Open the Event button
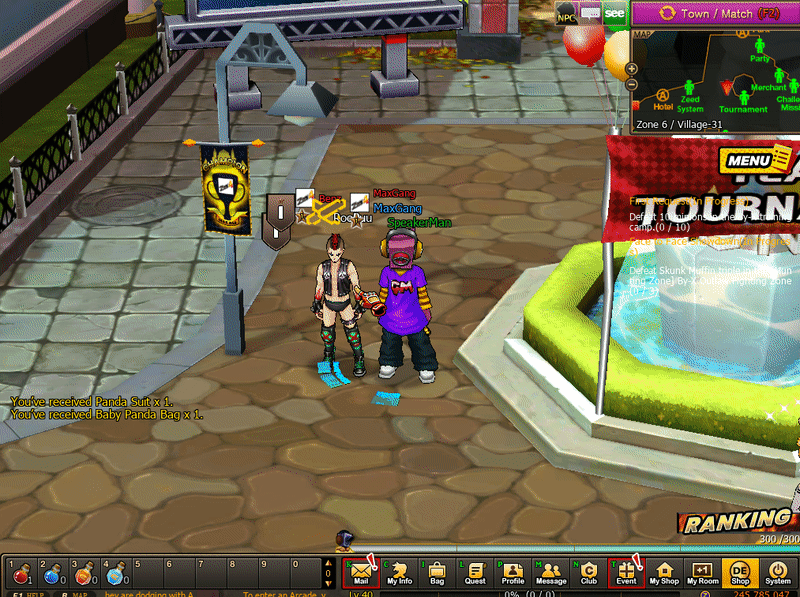 (626, 573)
